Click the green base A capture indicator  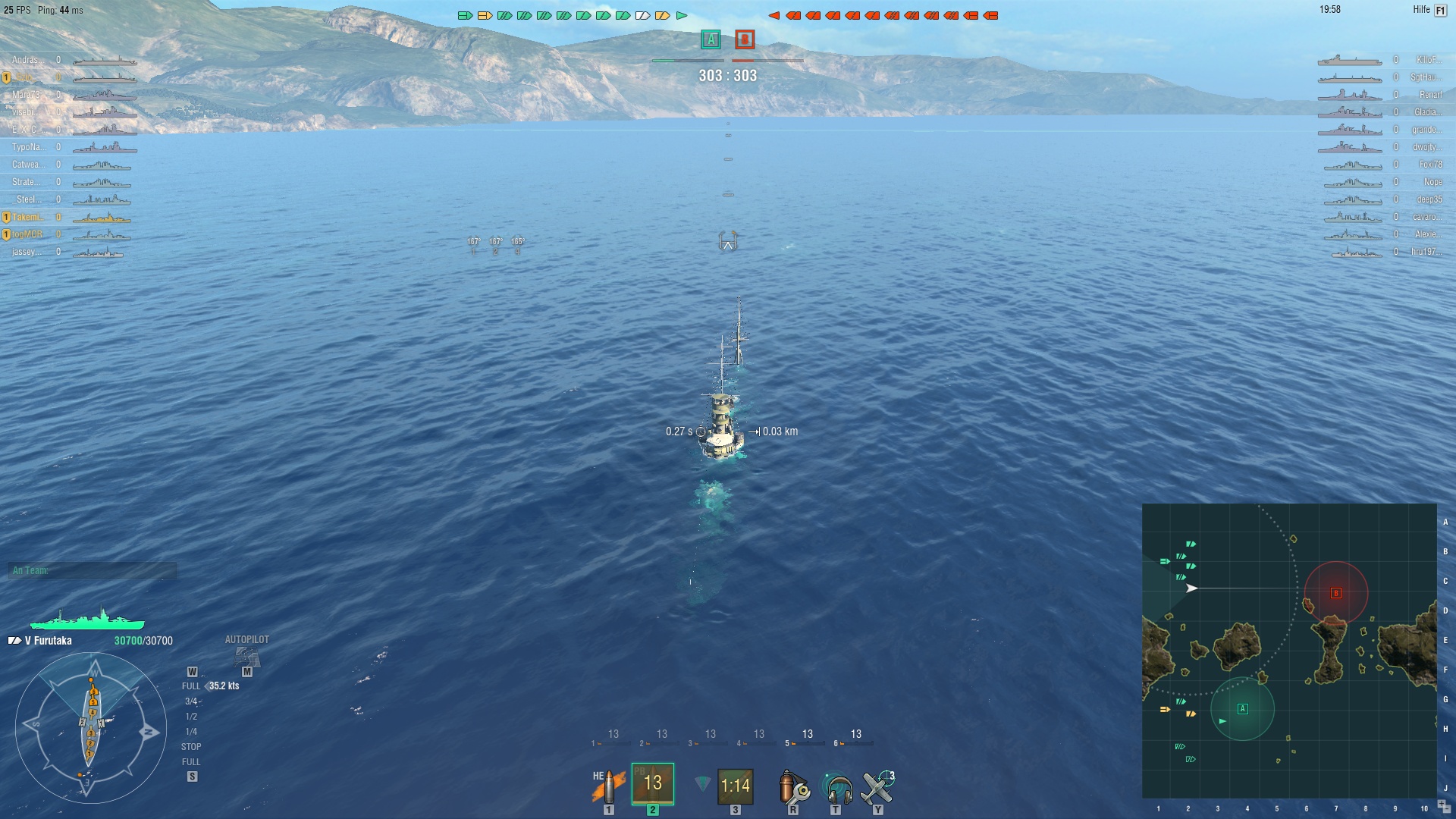point(711,39)
